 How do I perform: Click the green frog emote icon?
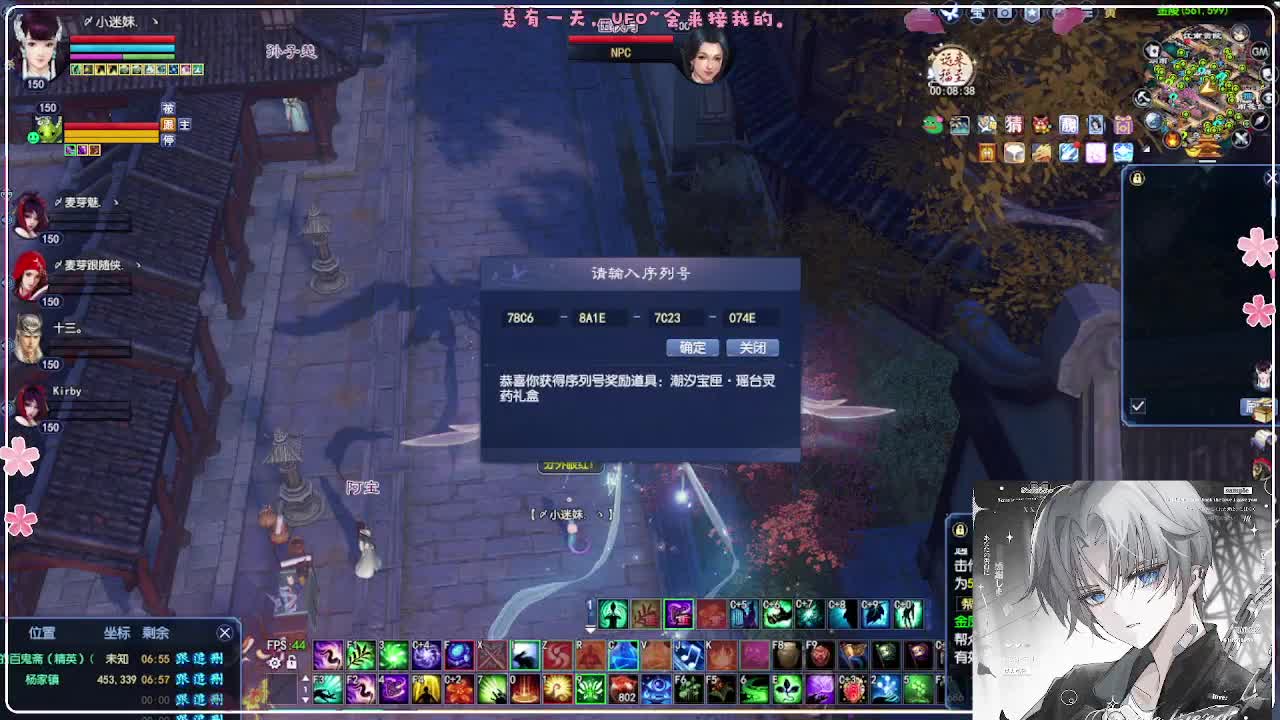point(930,122)
